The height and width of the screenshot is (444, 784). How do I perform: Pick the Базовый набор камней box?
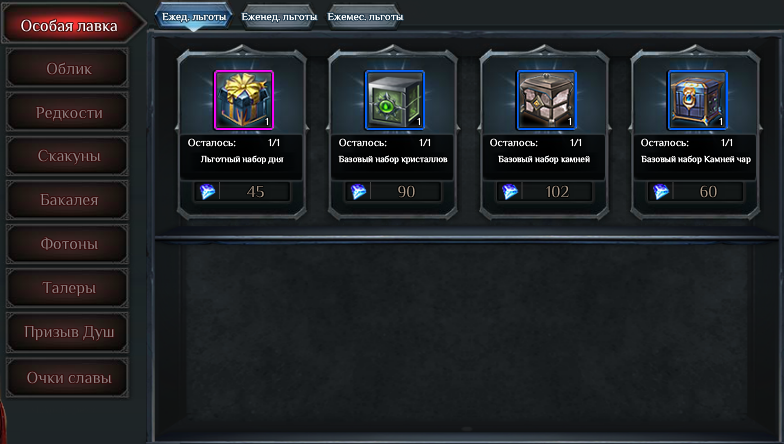(545, 100)
